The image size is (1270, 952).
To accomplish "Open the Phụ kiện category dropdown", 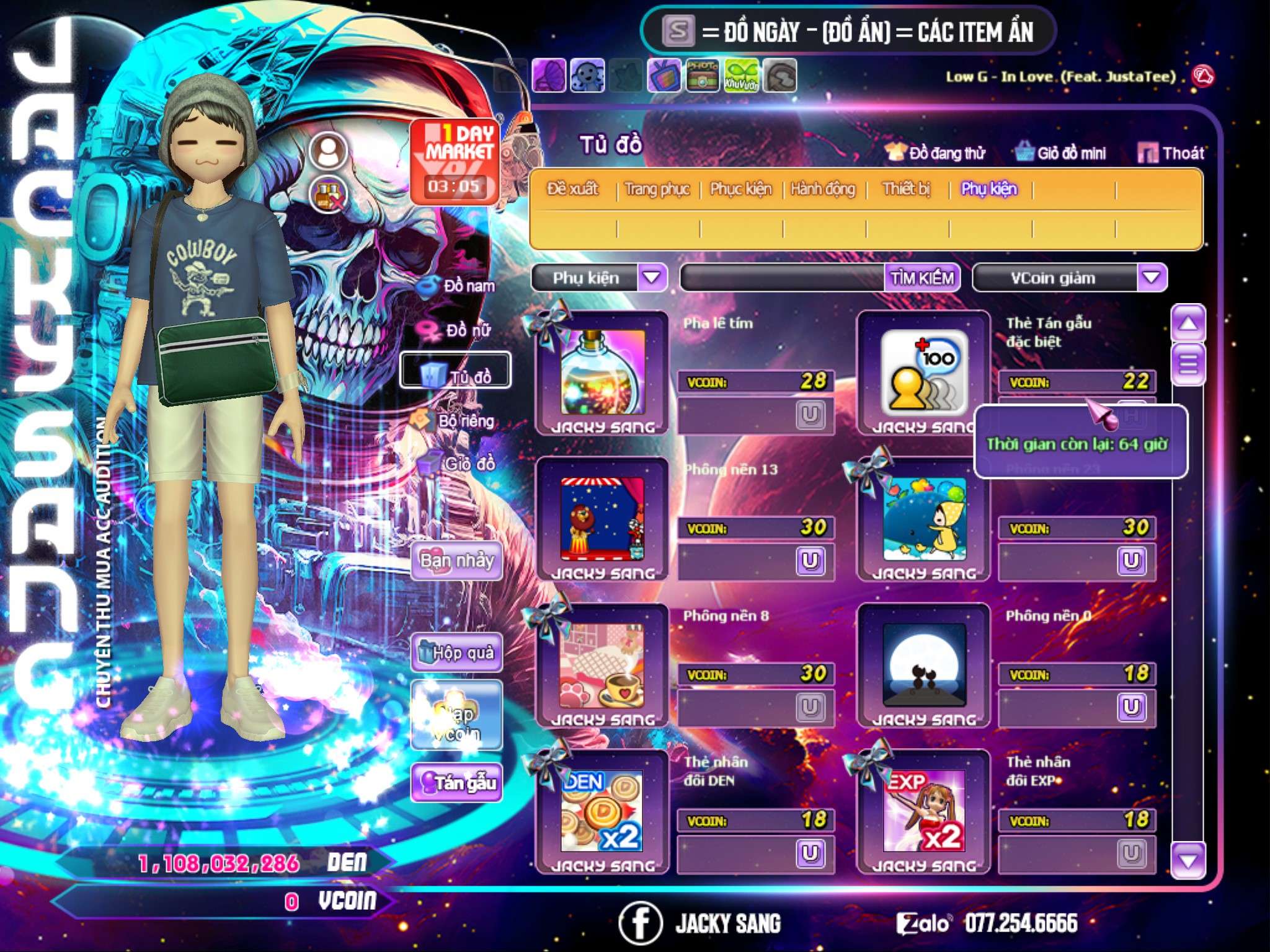I will (652, 278).
